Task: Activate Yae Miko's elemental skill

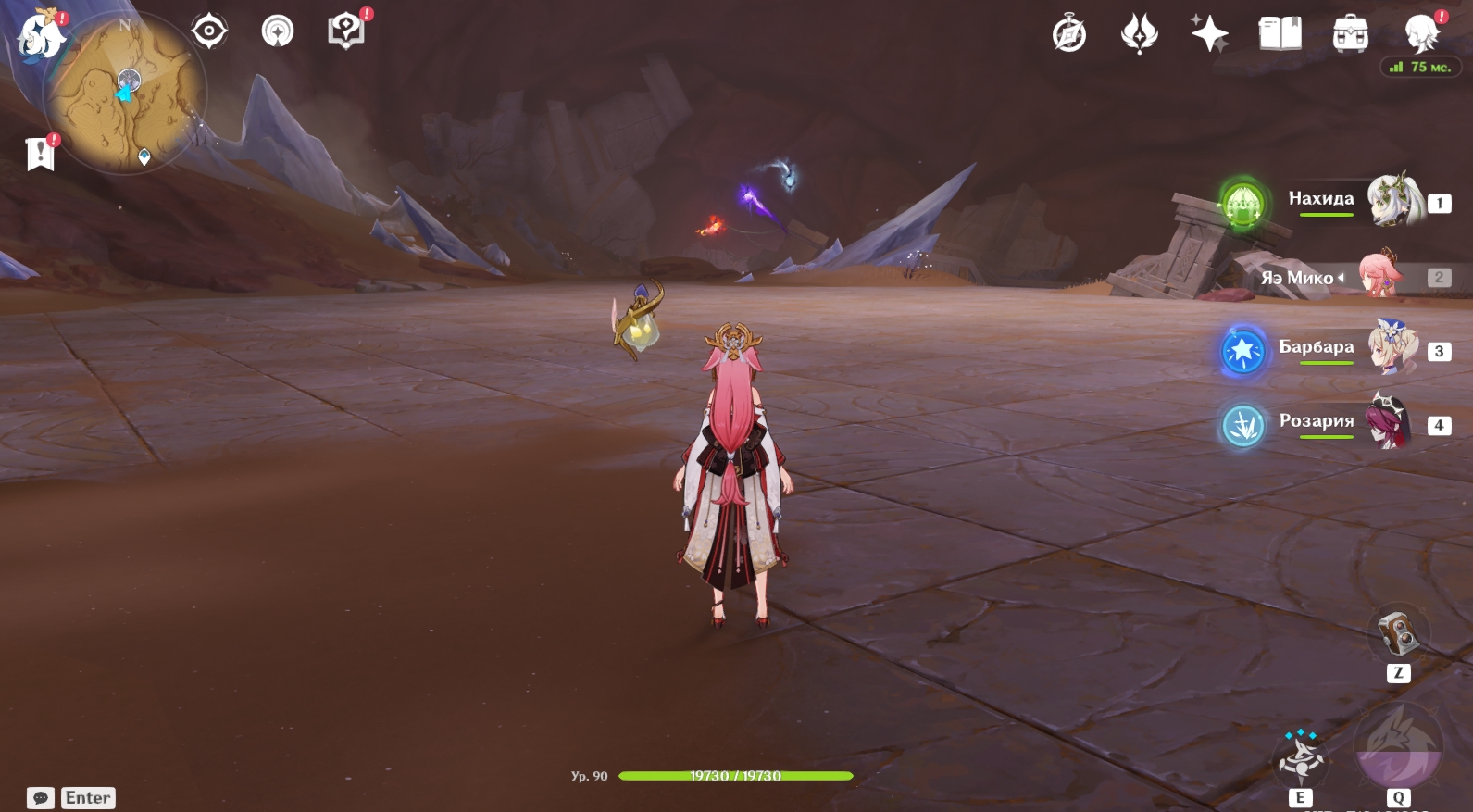Action: (1301, 756)
